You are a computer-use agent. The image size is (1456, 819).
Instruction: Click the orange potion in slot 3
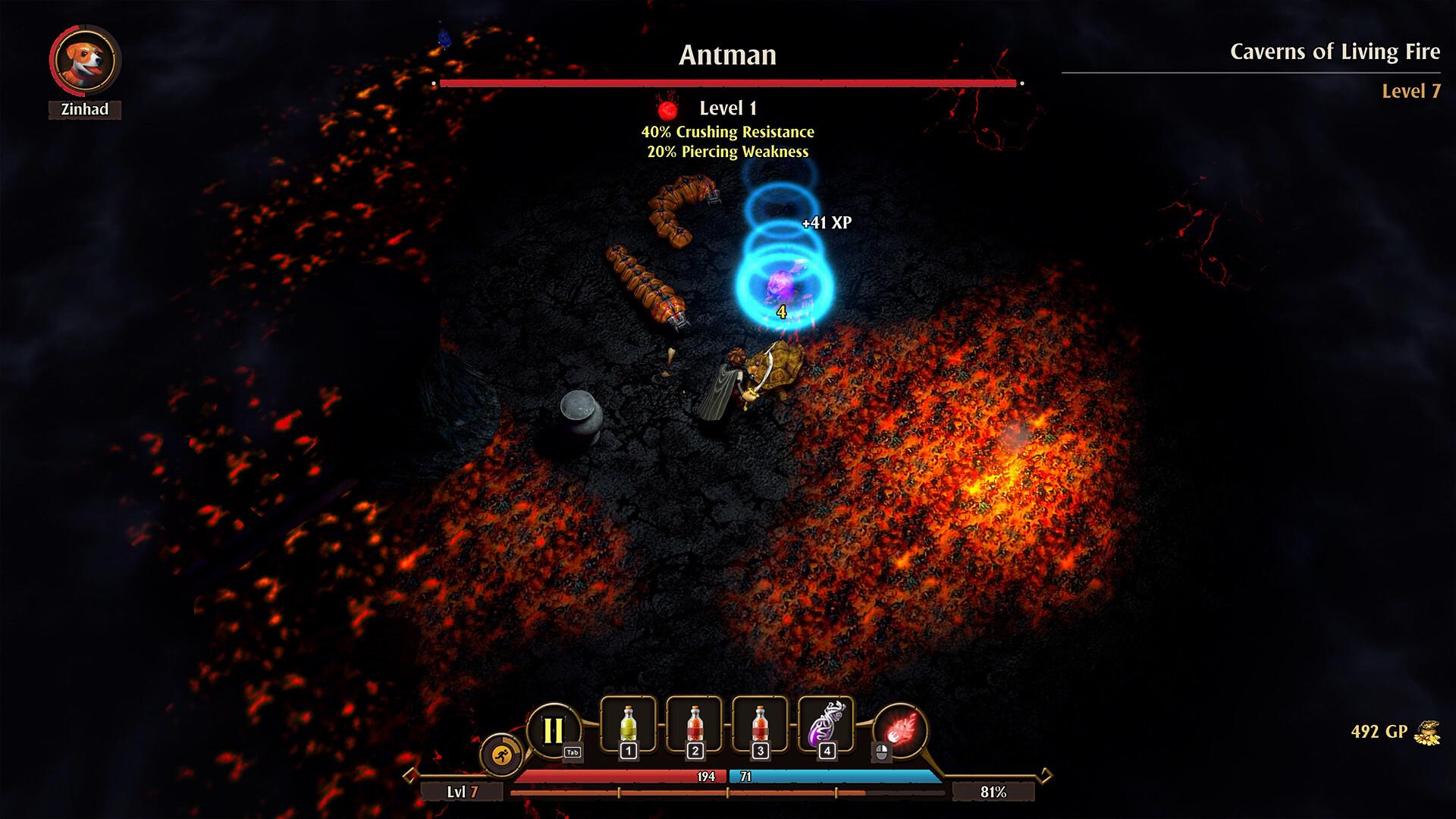point(760,724)
